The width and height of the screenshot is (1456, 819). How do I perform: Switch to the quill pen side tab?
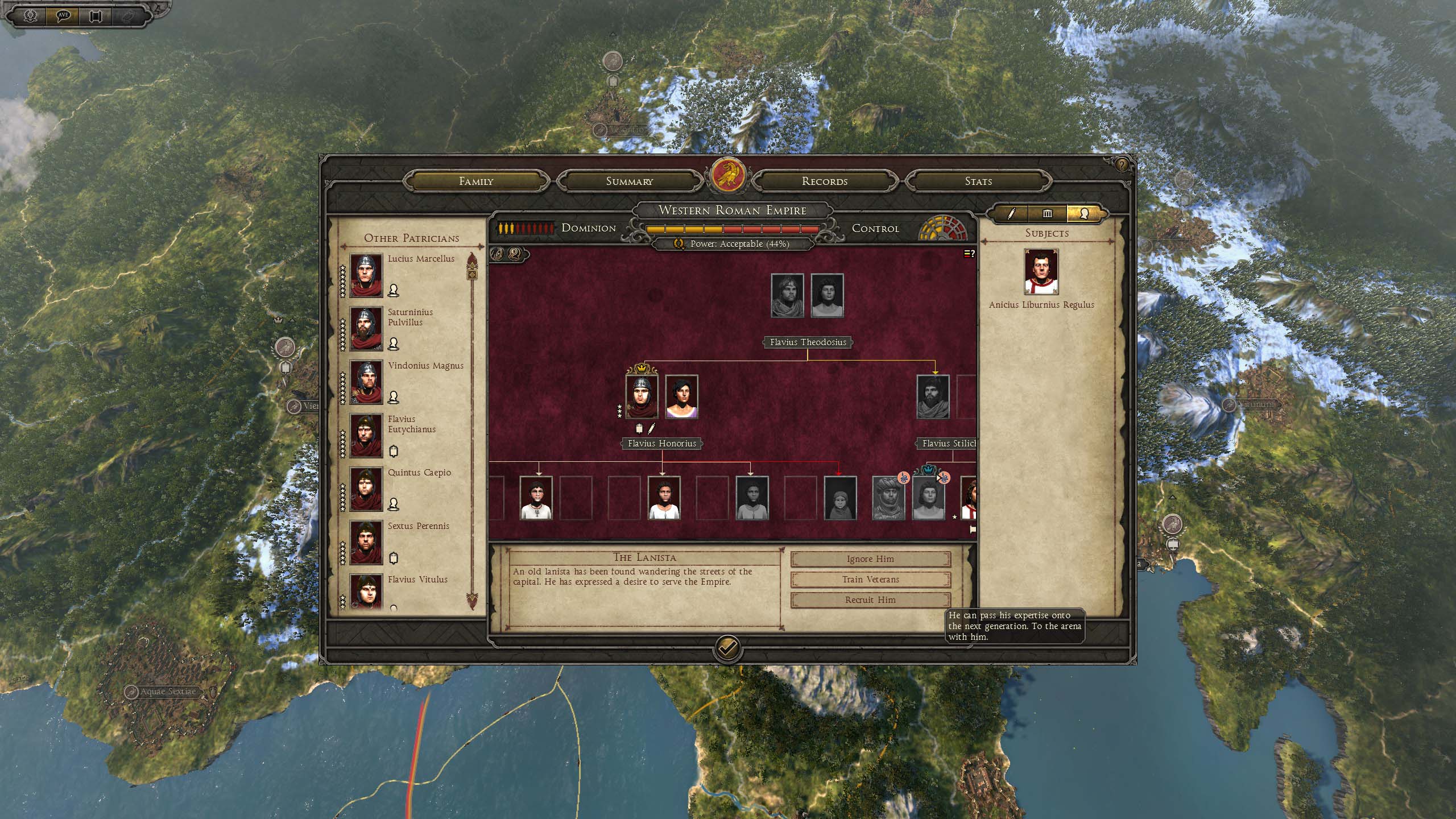point(1011,214)
